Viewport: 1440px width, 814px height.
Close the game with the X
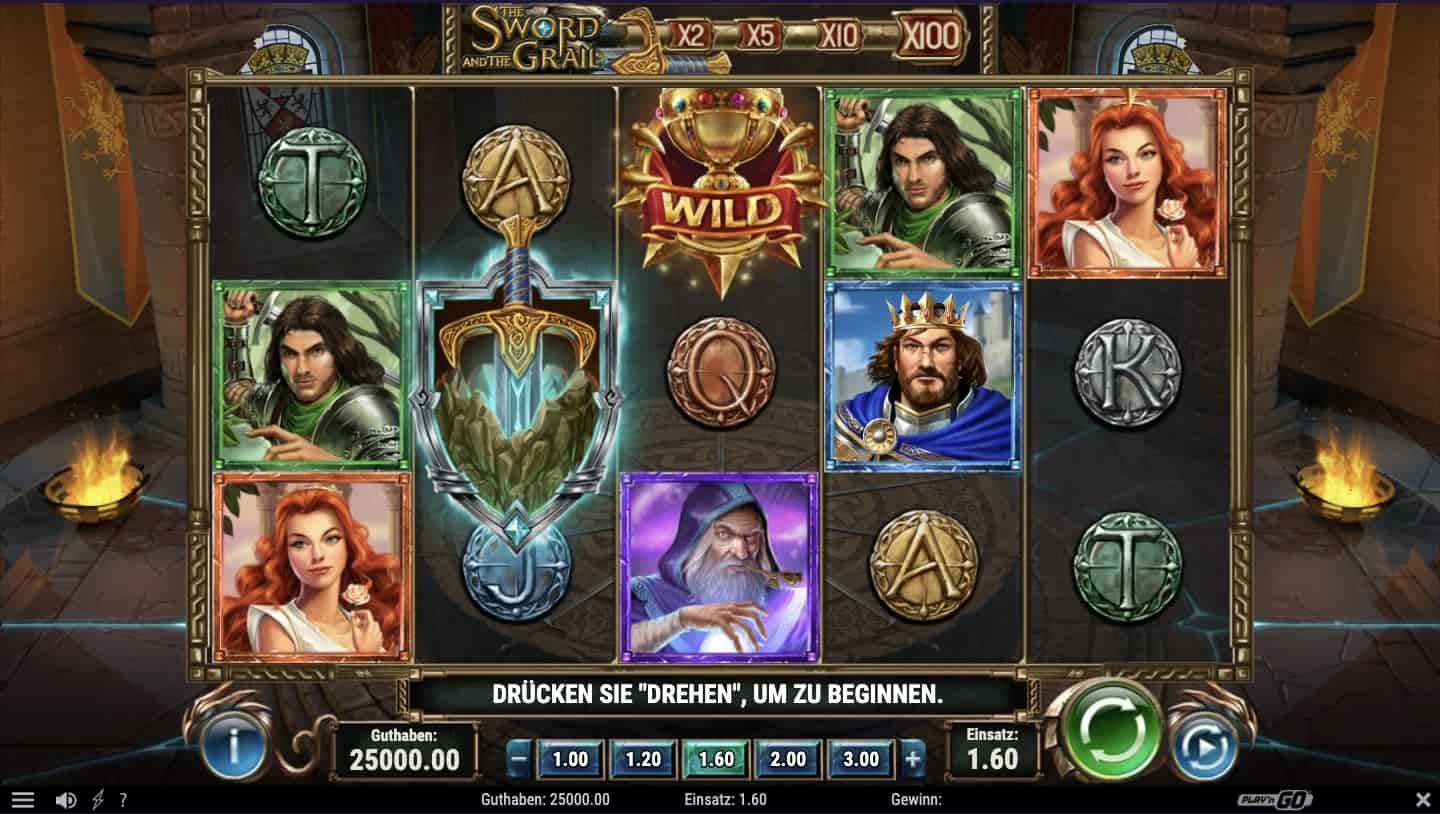1423,800
